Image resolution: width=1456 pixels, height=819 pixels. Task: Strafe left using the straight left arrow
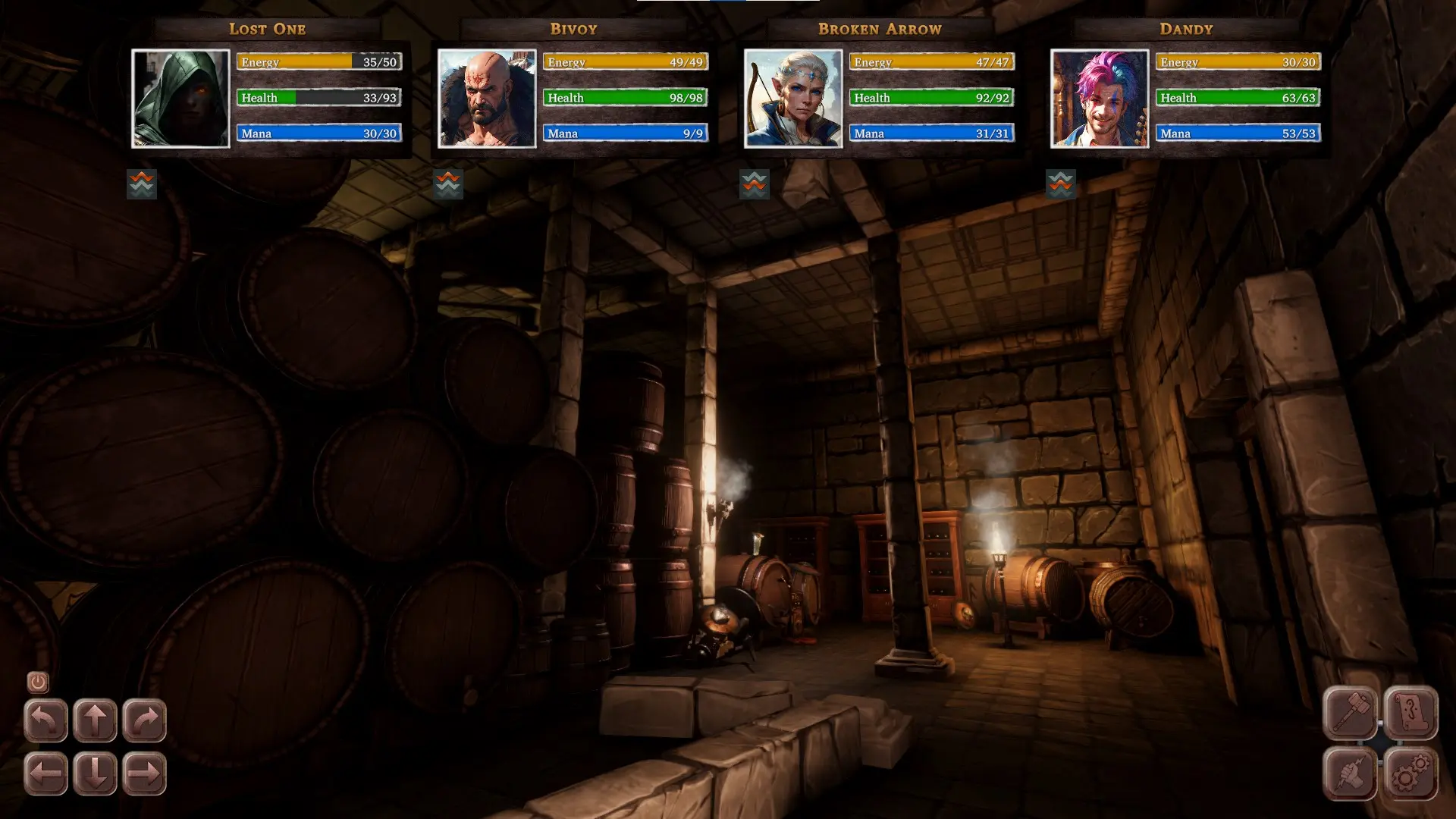pyautogui.click(x=45, y=773)
